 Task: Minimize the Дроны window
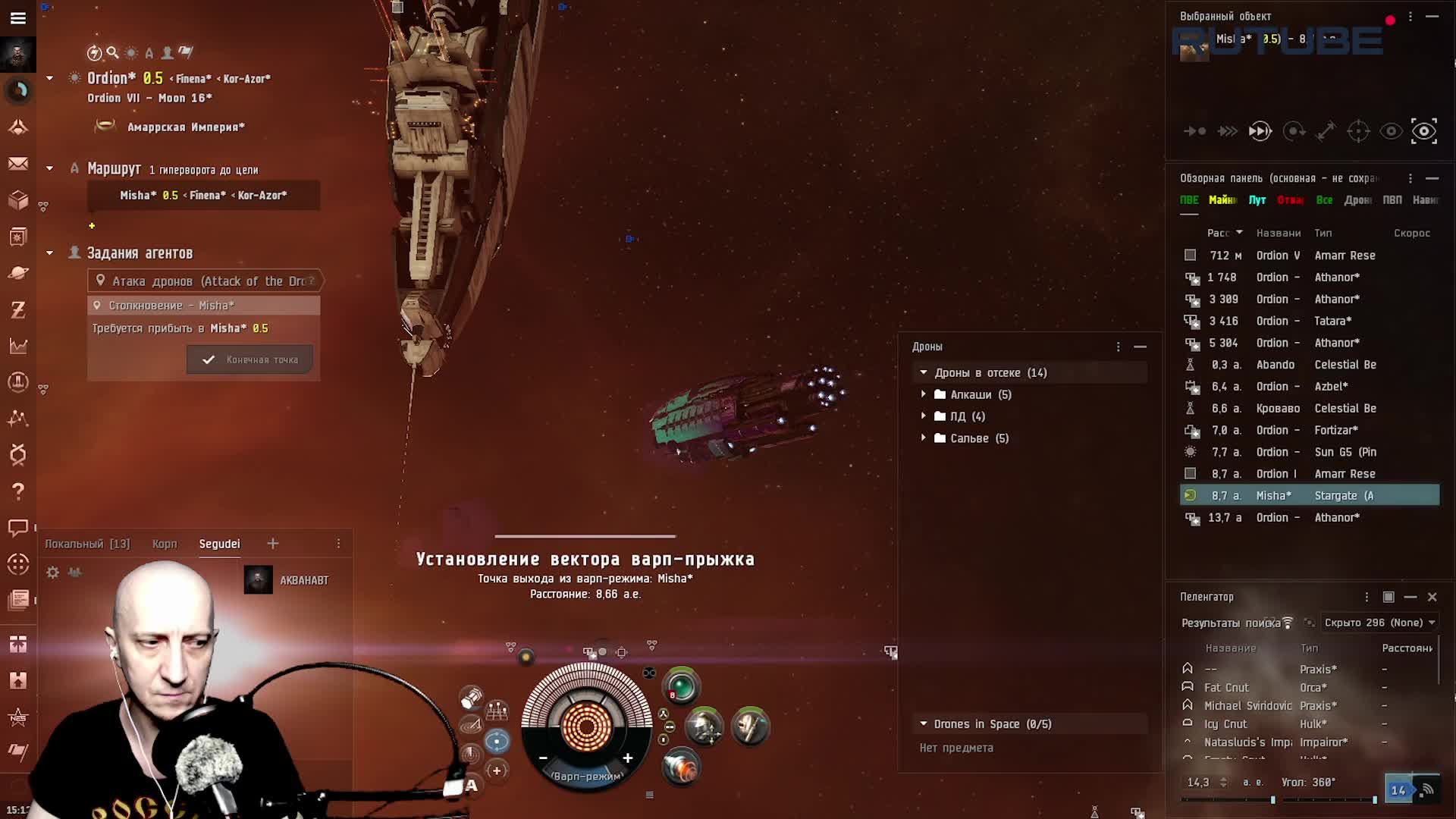point(1140,347)
